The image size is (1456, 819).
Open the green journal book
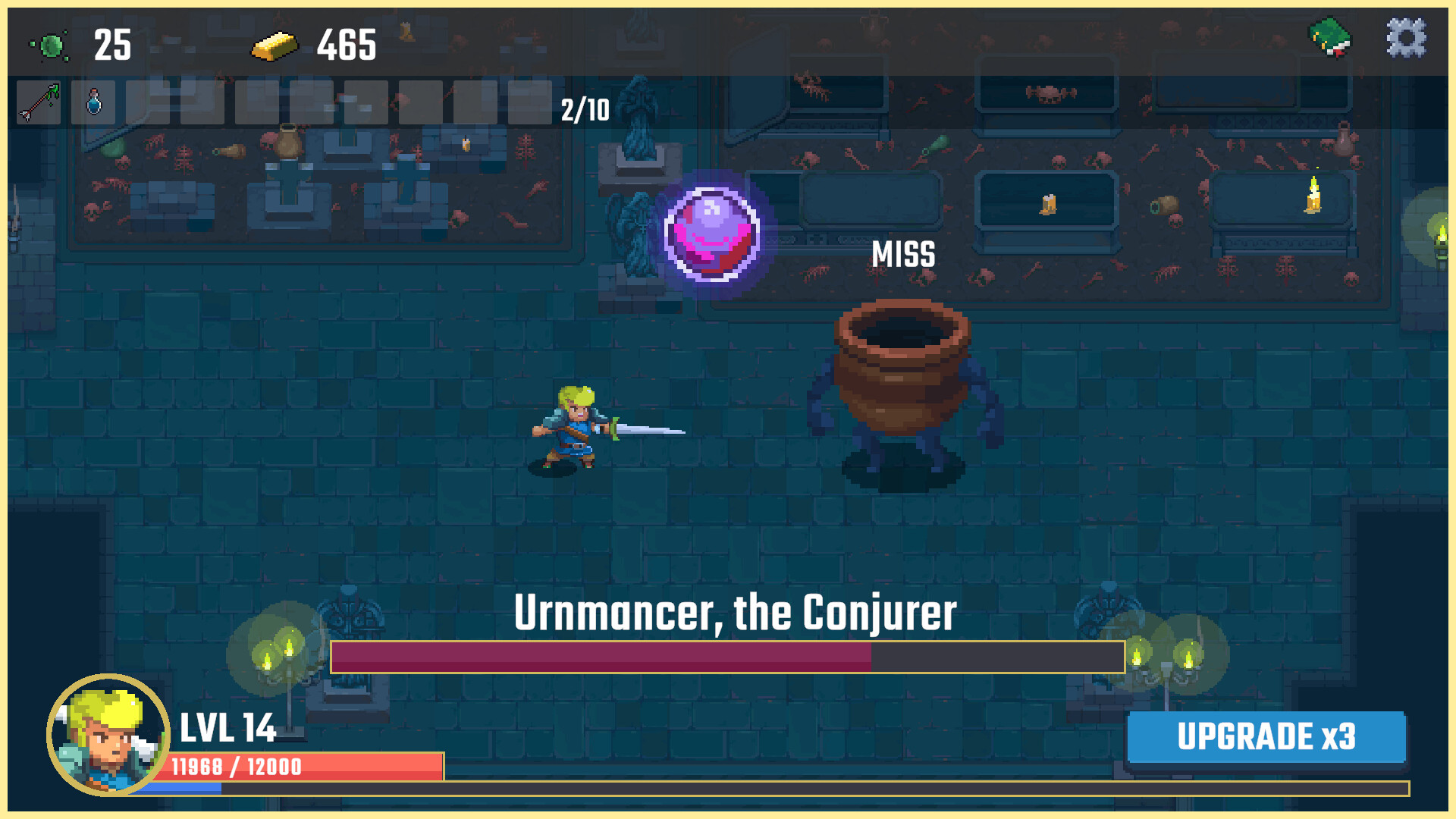tap(1330, 38)
